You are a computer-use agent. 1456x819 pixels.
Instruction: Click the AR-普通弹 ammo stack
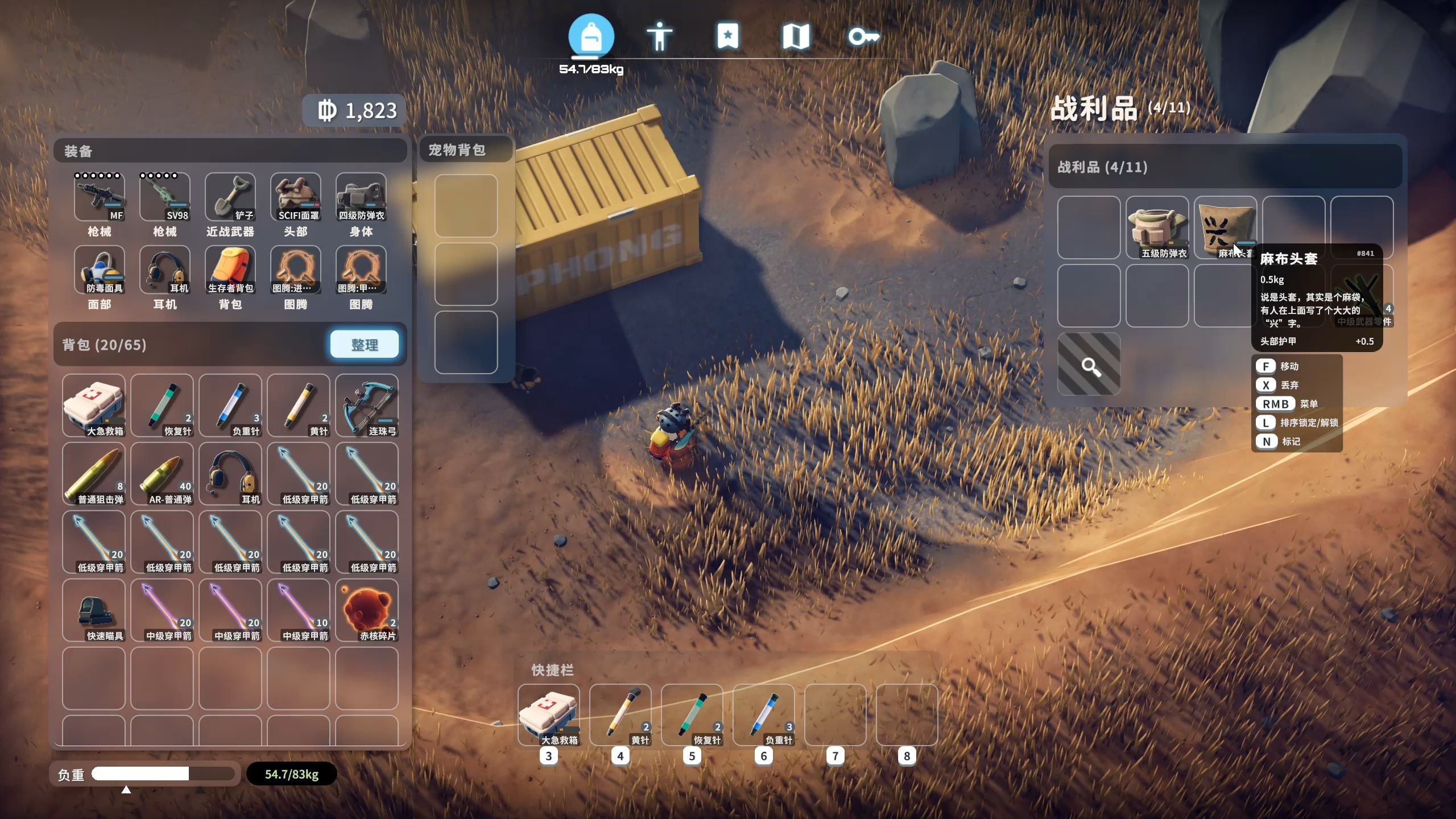(162, 474)
